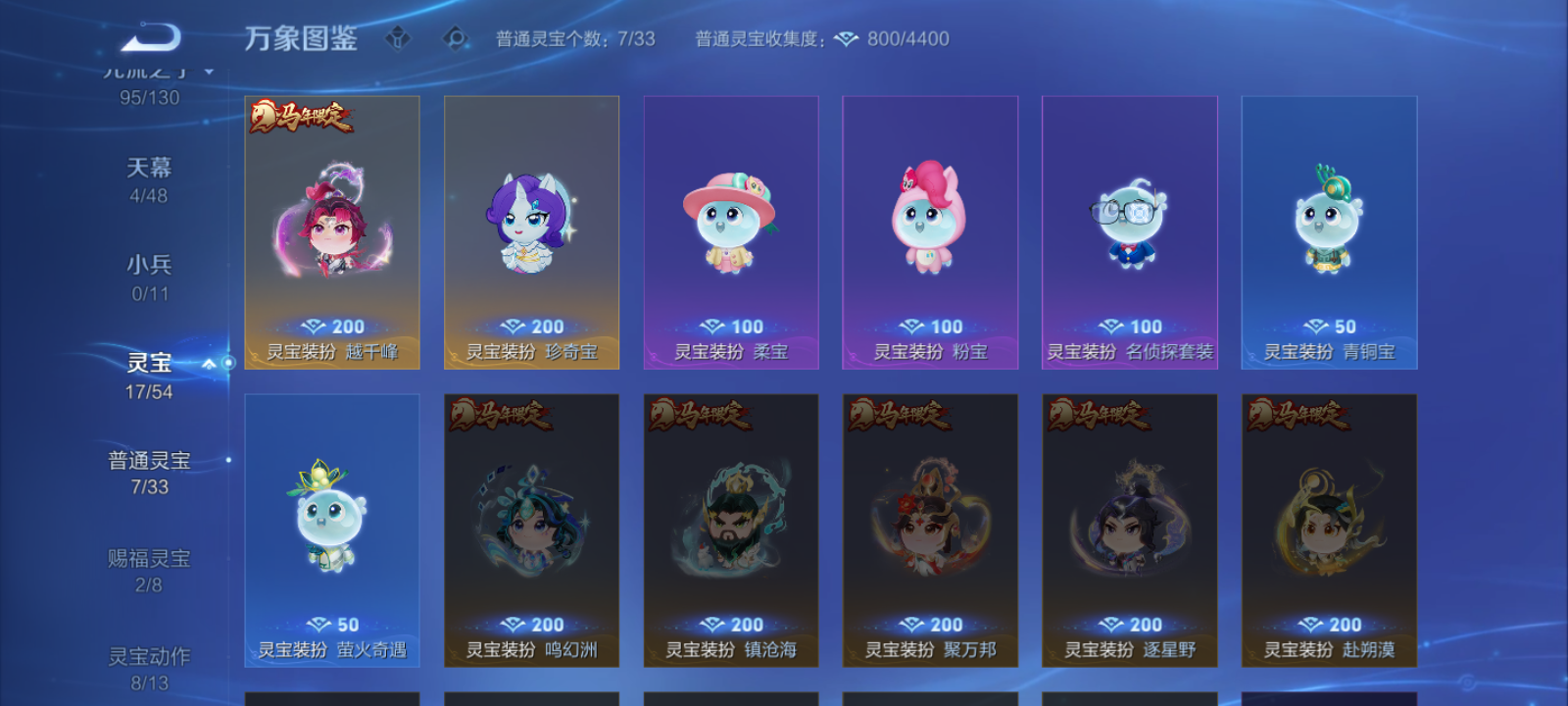The height and width of the screenshot is (706, 1568).
Task: Click the 灵宝装扮 萤火奇遇 item
Action: 331,529
